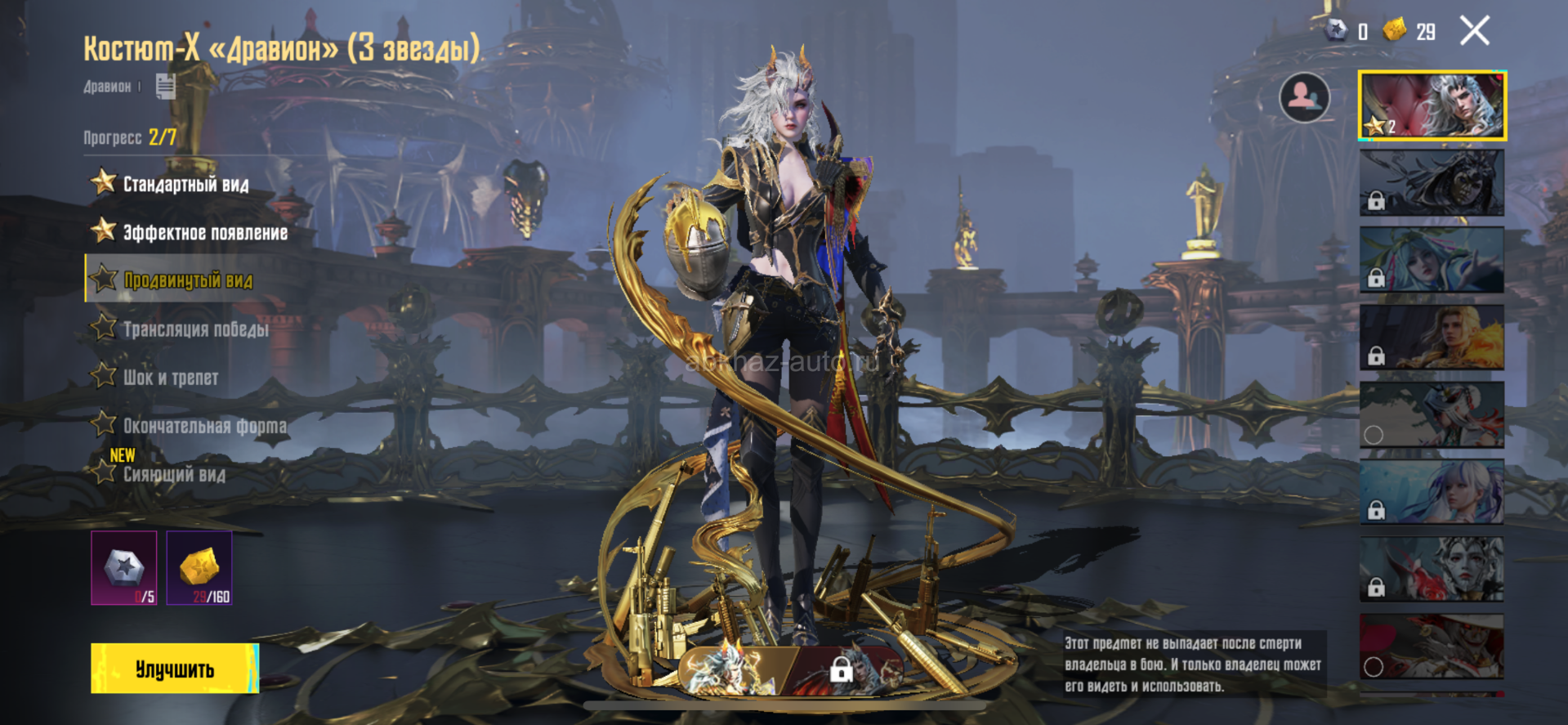Select the Окончательная форма level
Viewport: 1568px width, 725px height.
tap(204, 426)
